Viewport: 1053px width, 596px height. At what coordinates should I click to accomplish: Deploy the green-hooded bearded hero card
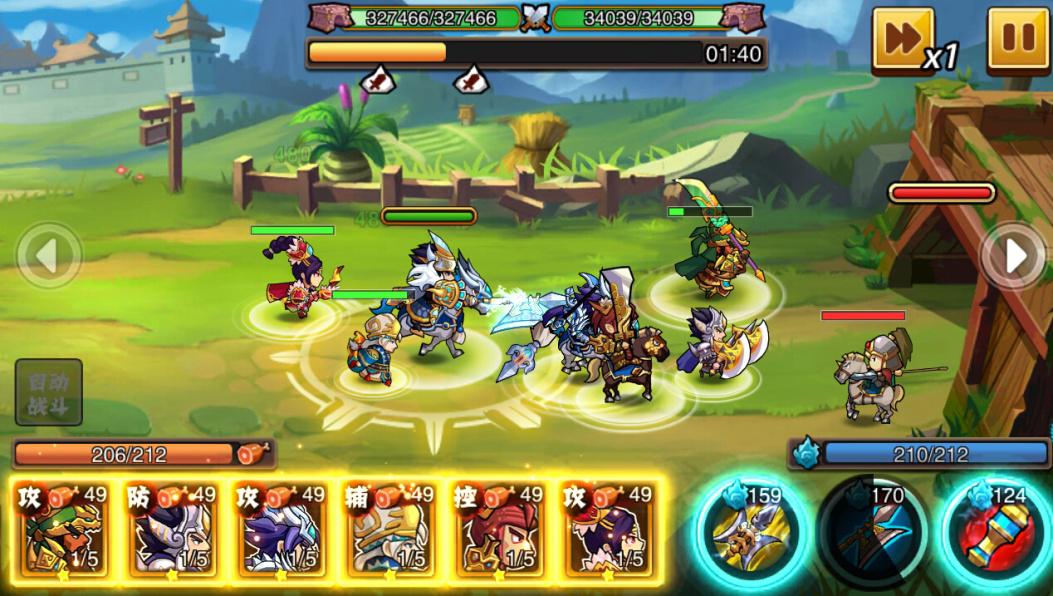pos(63,530)
